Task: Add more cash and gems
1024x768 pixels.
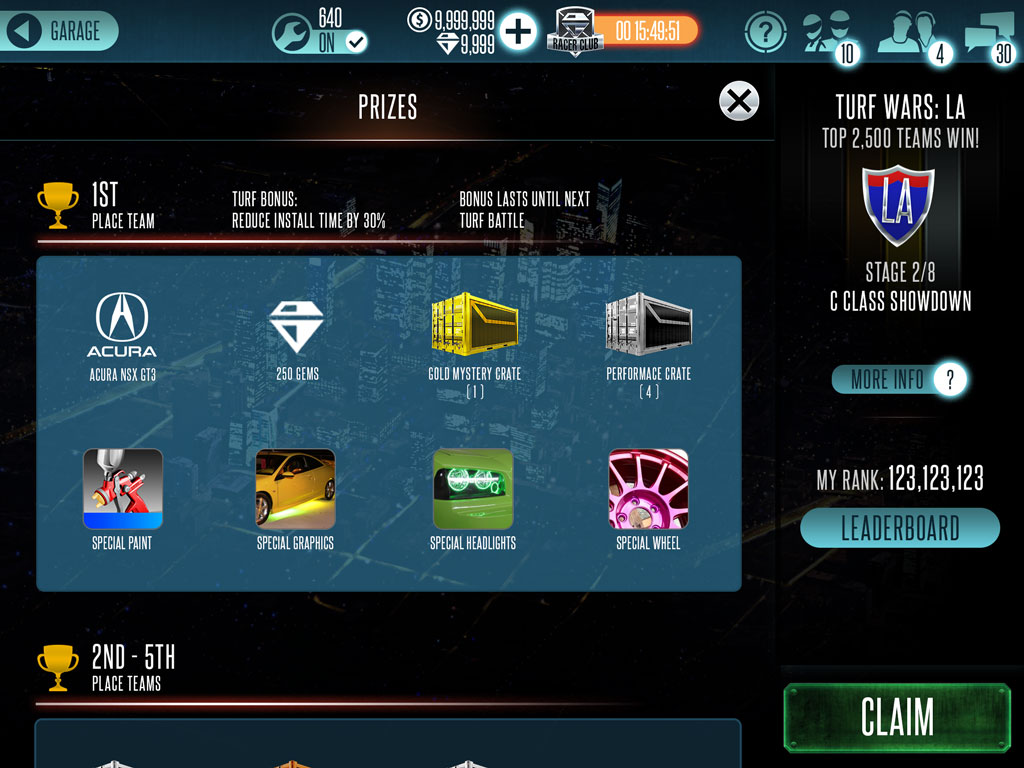Action: [518, 32]
